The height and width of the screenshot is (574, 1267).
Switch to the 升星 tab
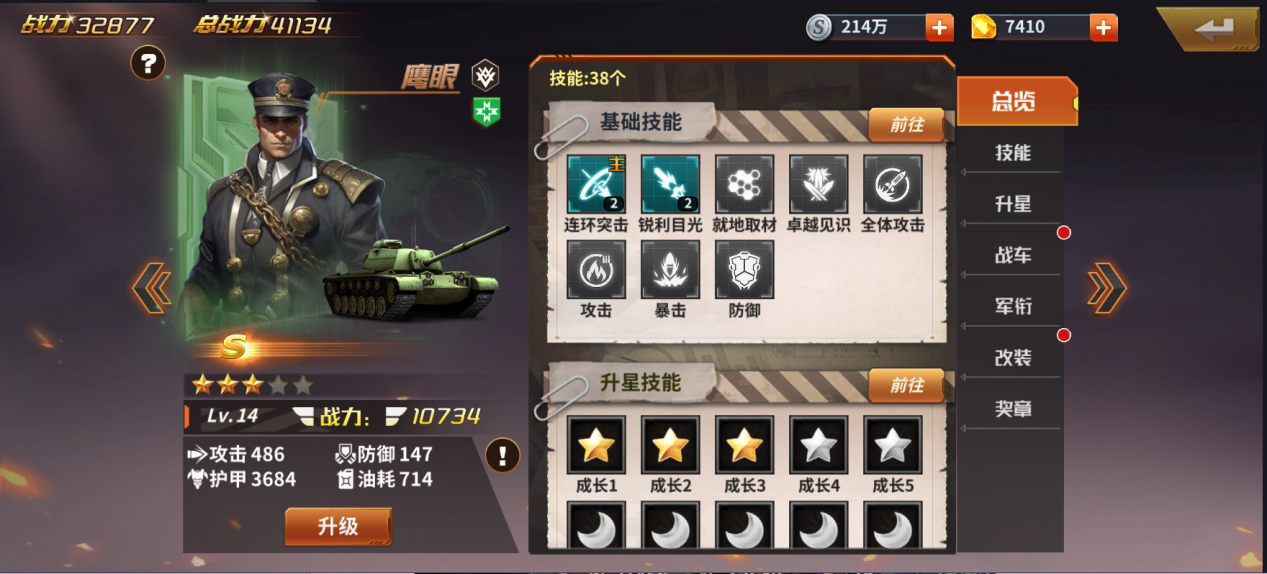[1012, 204]
